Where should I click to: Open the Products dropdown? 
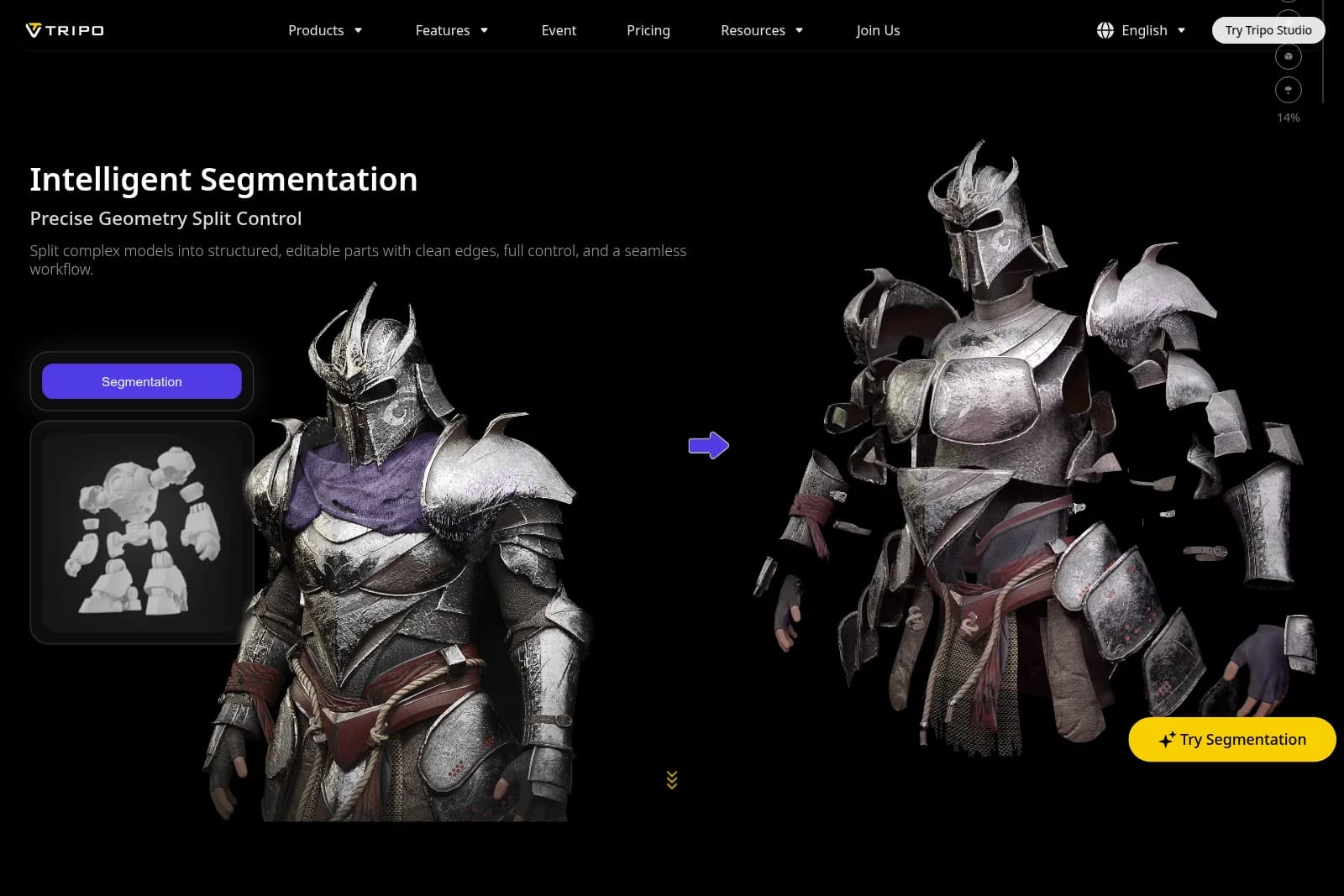click(x=325, y=30)
